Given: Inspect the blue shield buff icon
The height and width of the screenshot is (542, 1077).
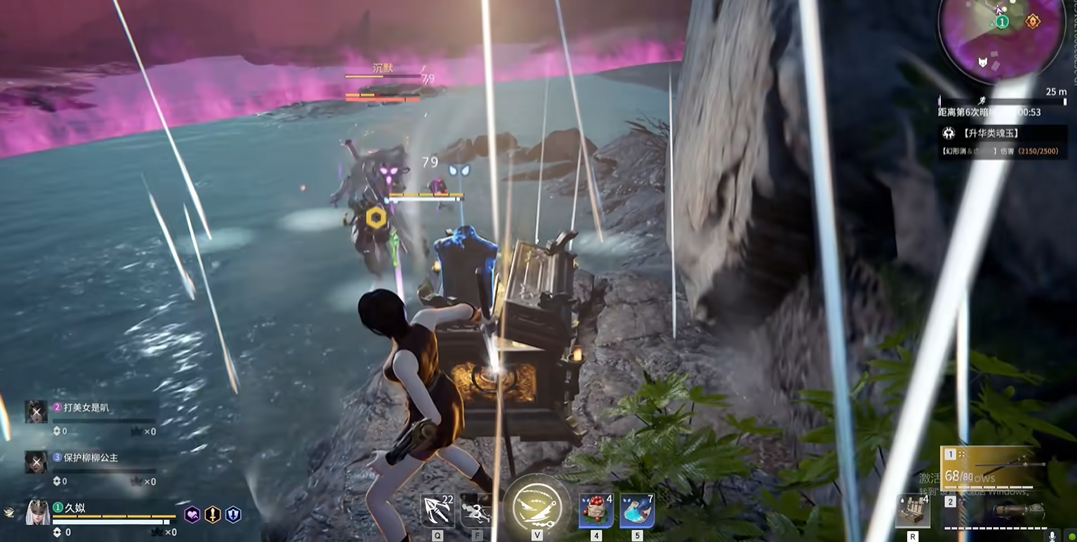Looking at the screenshot, I should click(233, 515).
